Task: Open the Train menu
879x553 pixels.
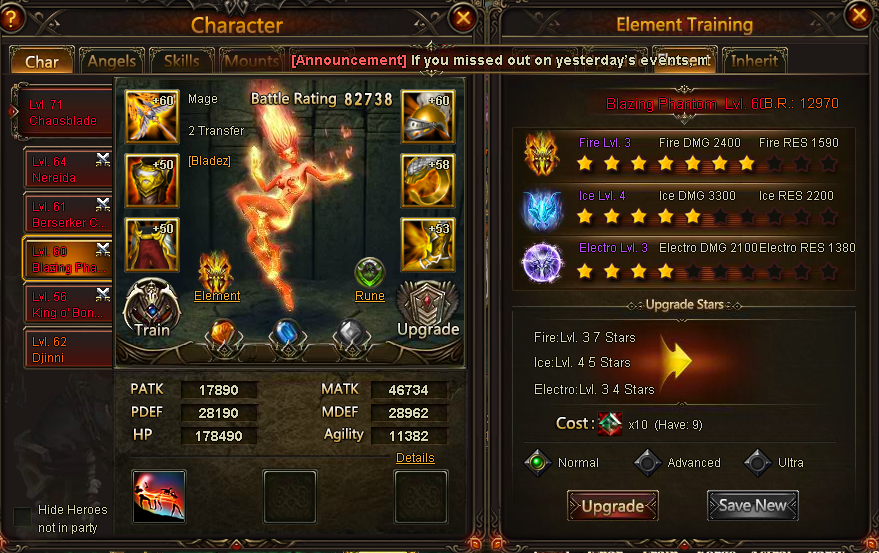Action: pyautogui.click(x=152, y=307)
